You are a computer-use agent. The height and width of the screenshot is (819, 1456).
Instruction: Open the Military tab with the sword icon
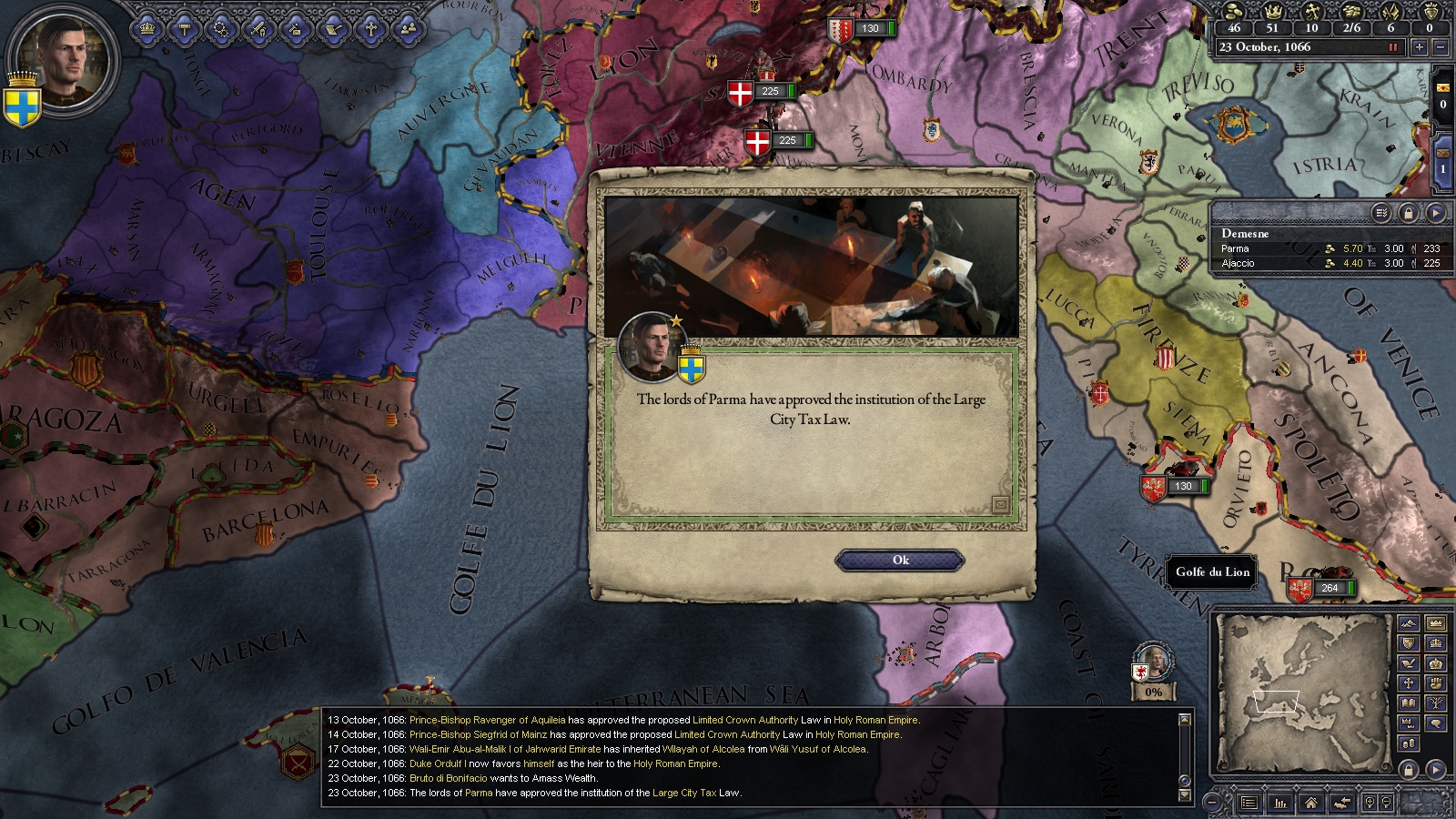(258, 29)
